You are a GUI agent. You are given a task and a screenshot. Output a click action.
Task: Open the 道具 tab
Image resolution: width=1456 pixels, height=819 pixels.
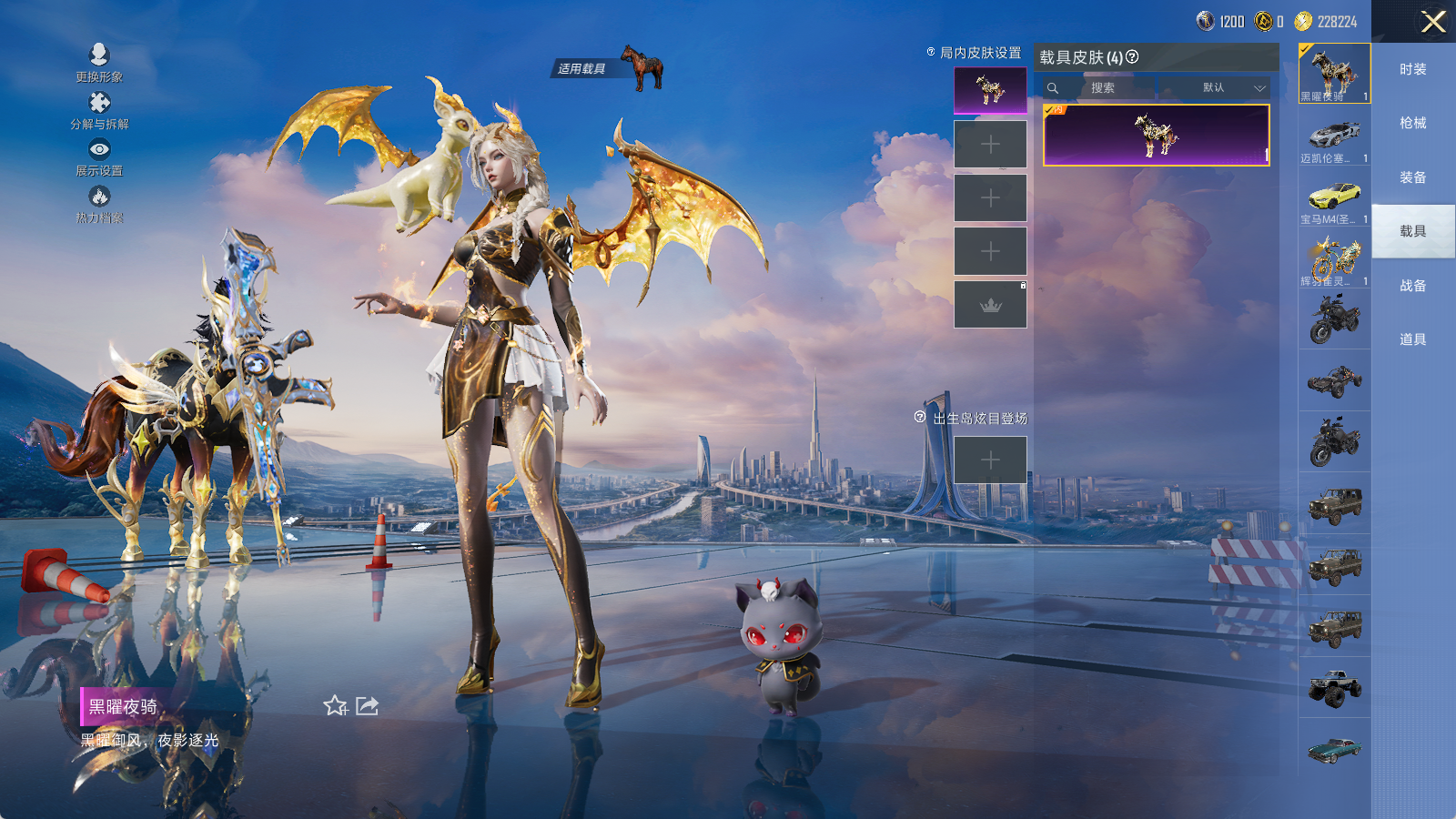tap(1412, 339)
